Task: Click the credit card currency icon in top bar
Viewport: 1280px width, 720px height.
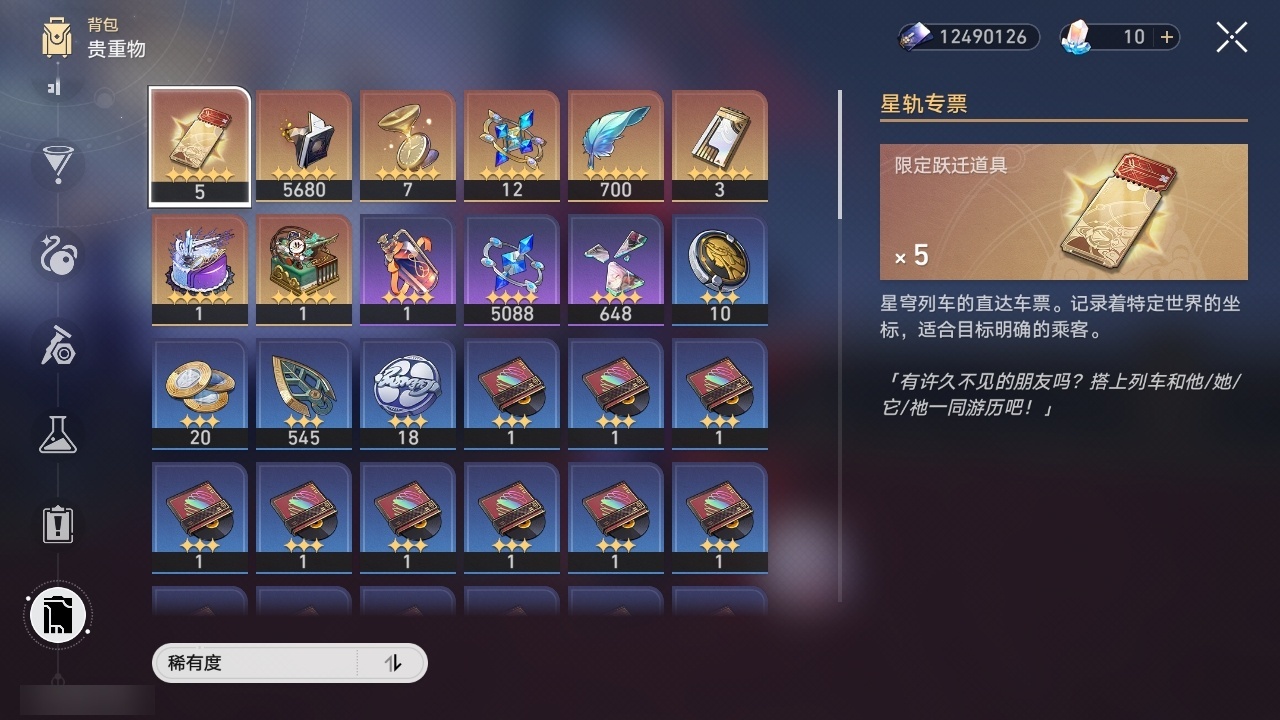Action: click(x=916, y=37)
